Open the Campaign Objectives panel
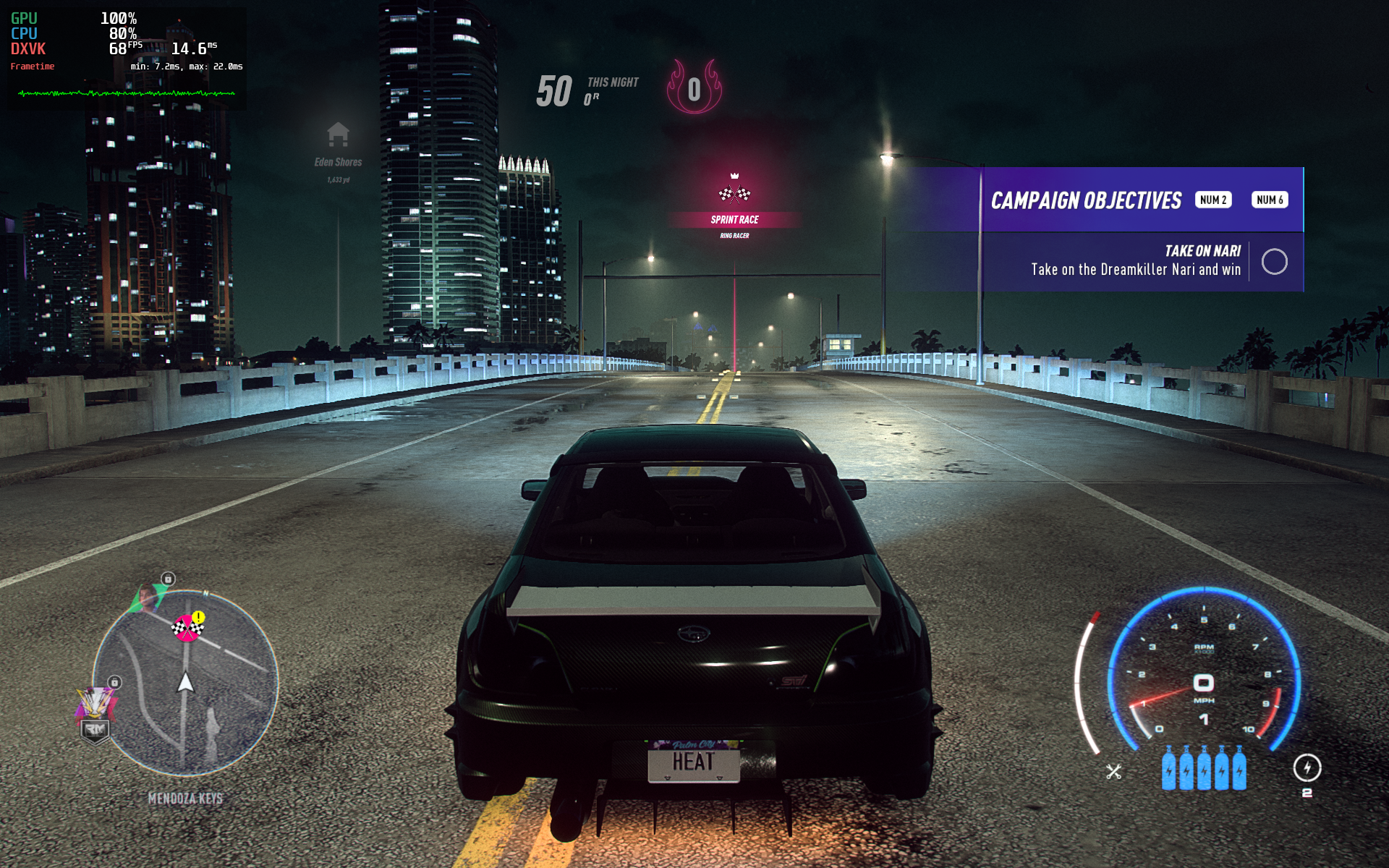Image resolution: width=1389 pixels, height=868 pixels. click(1085, 200)
